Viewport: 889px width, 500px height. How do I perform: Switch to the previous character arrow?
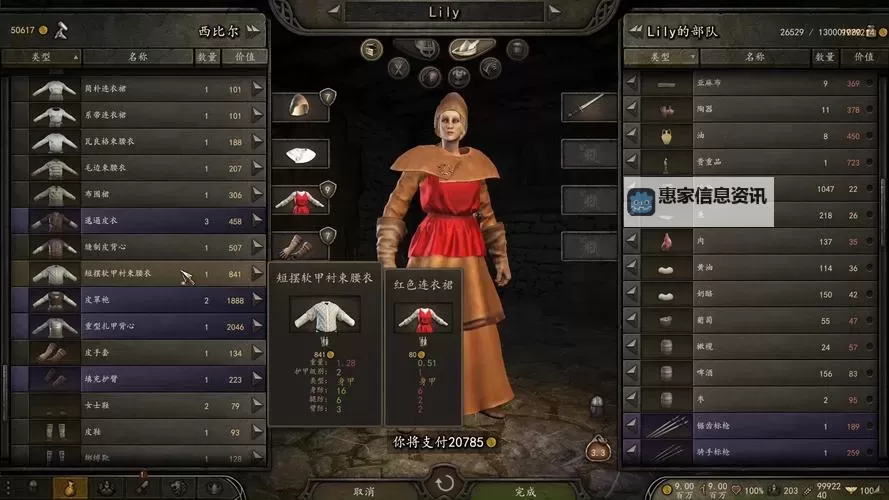(x=336, y=13)
